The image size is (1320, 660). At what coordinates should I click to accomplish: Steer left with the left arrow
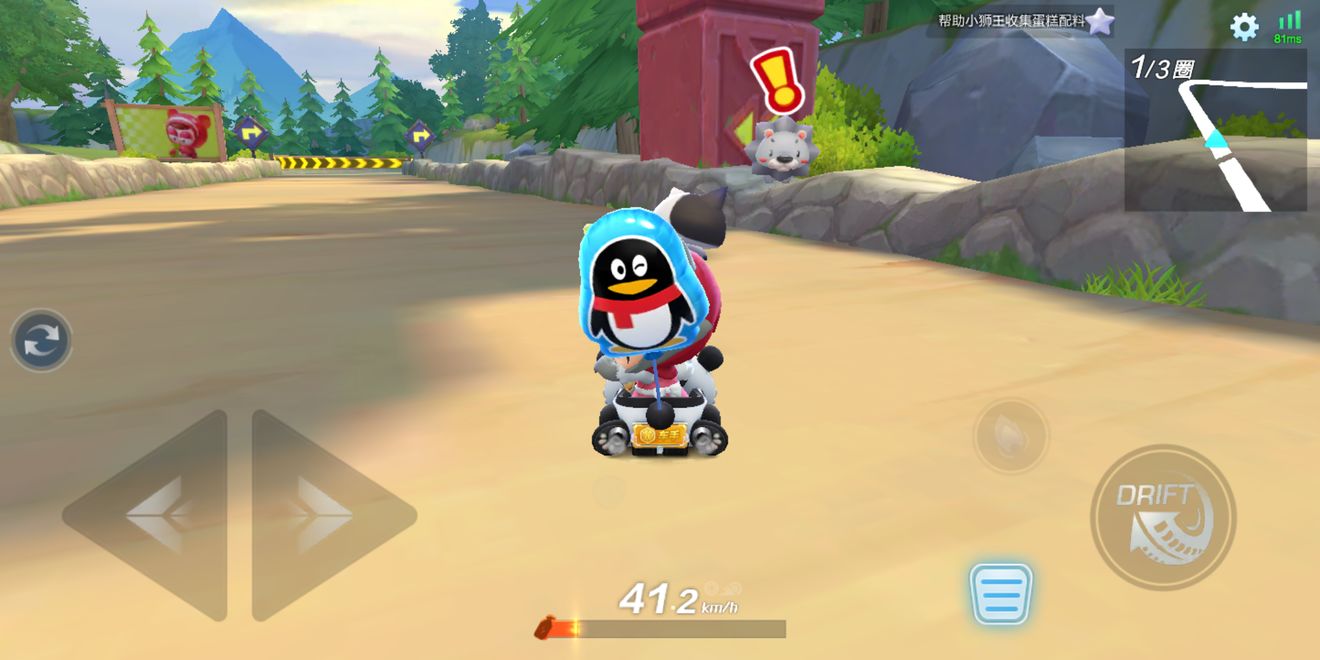pos(150,515)
